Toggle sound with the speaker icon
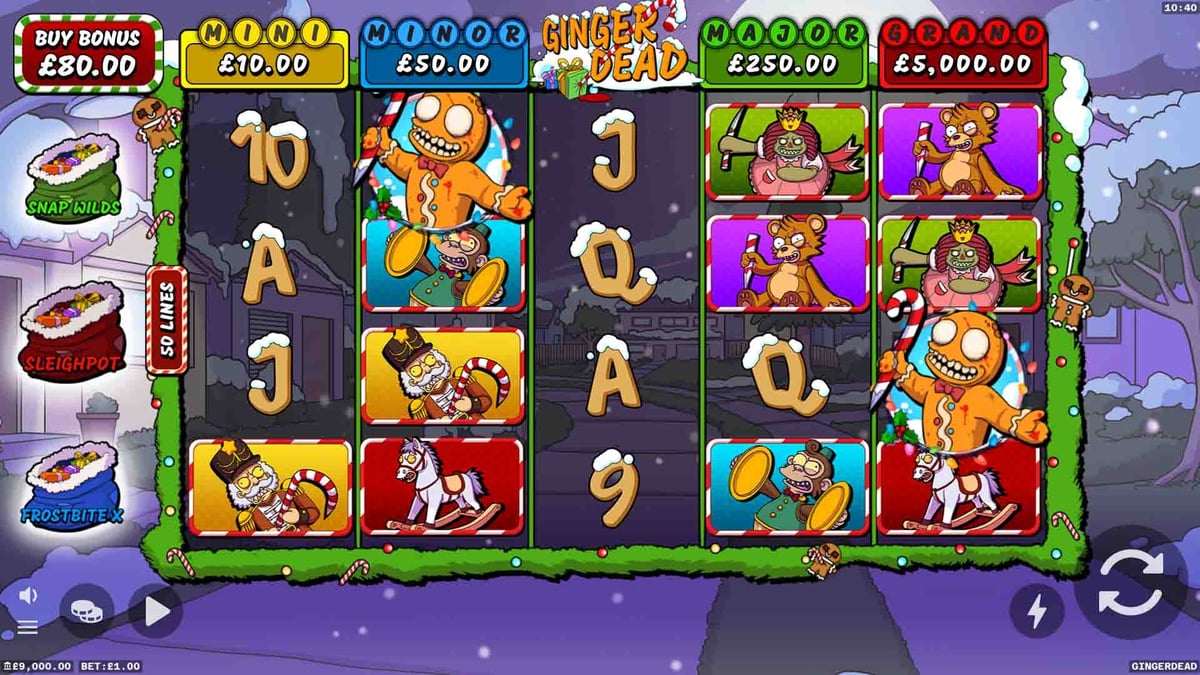 [28, 596]
